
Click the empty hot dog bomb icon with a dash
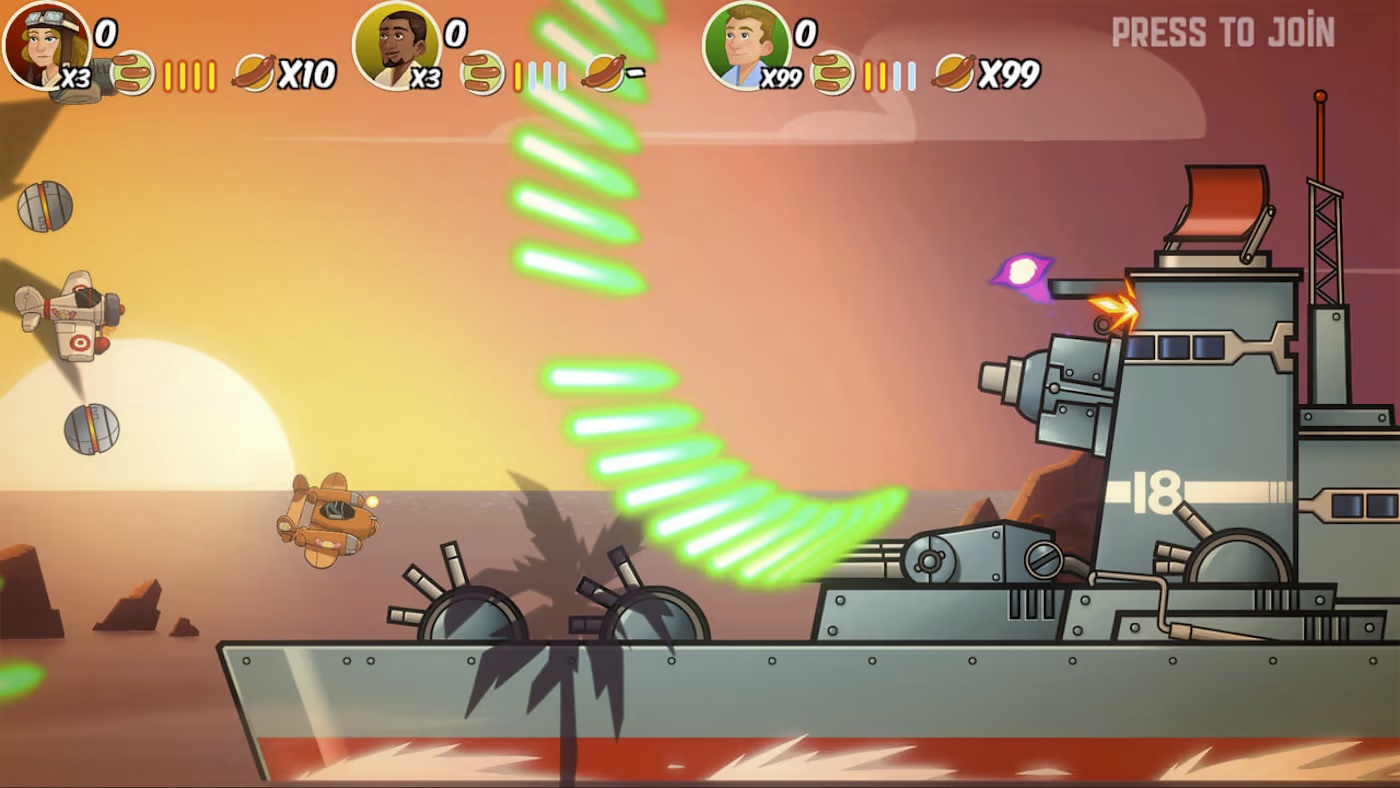[604, 73]
